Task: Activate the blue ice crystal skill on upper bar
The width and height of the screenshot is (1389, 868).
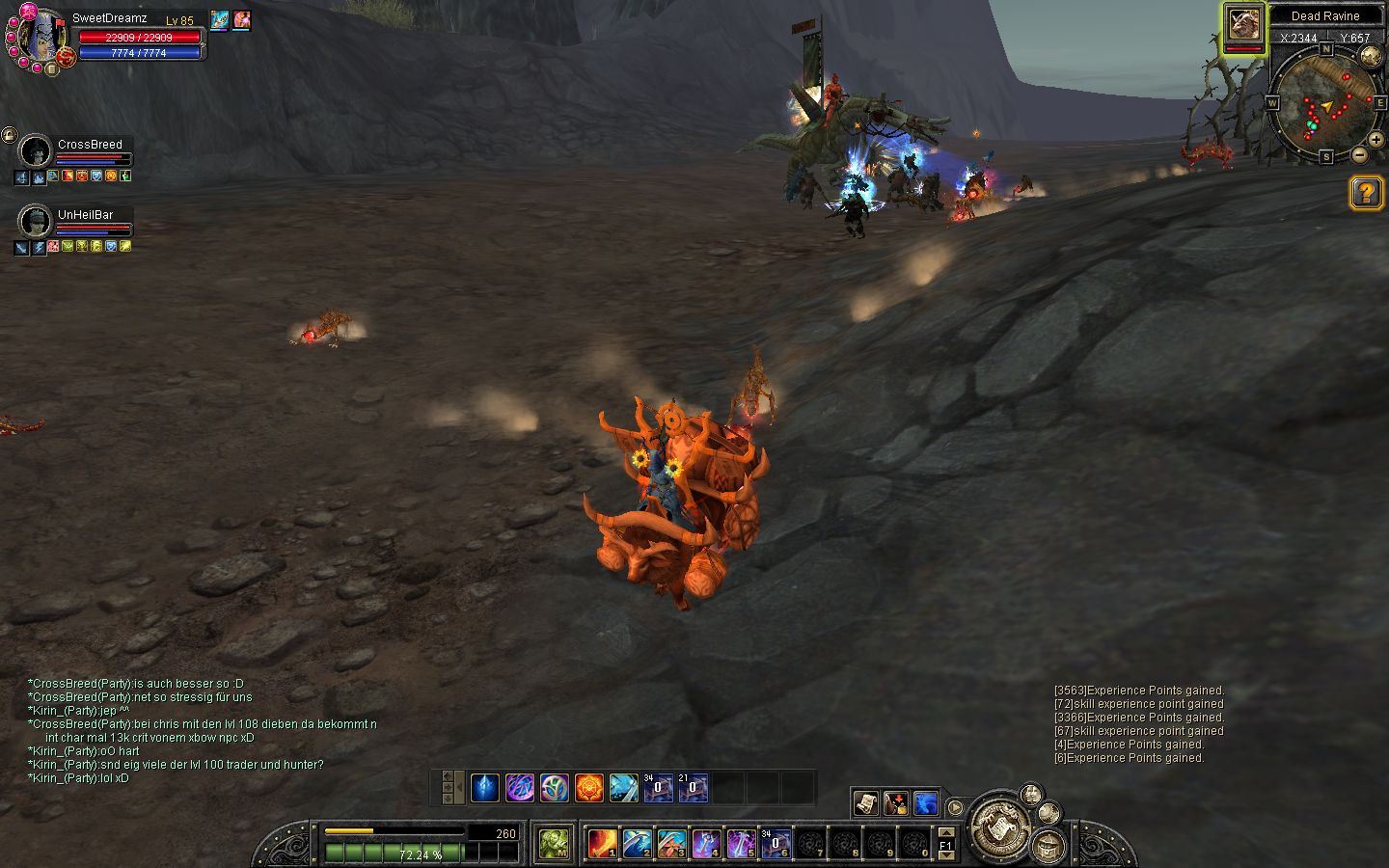Action: [x=485, y=788]
